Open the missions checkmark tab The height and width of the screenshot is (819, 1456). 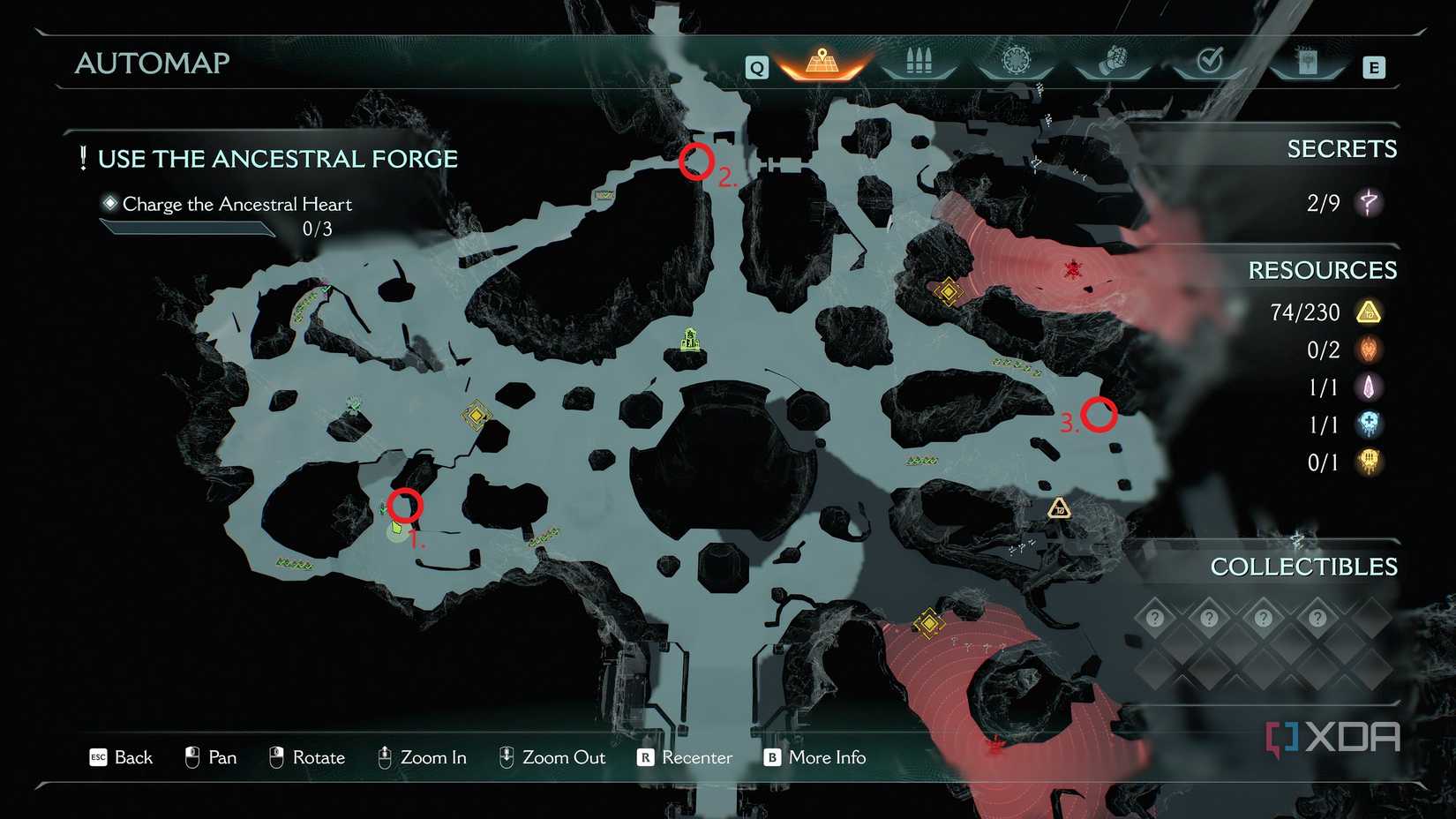point(1211,62)
